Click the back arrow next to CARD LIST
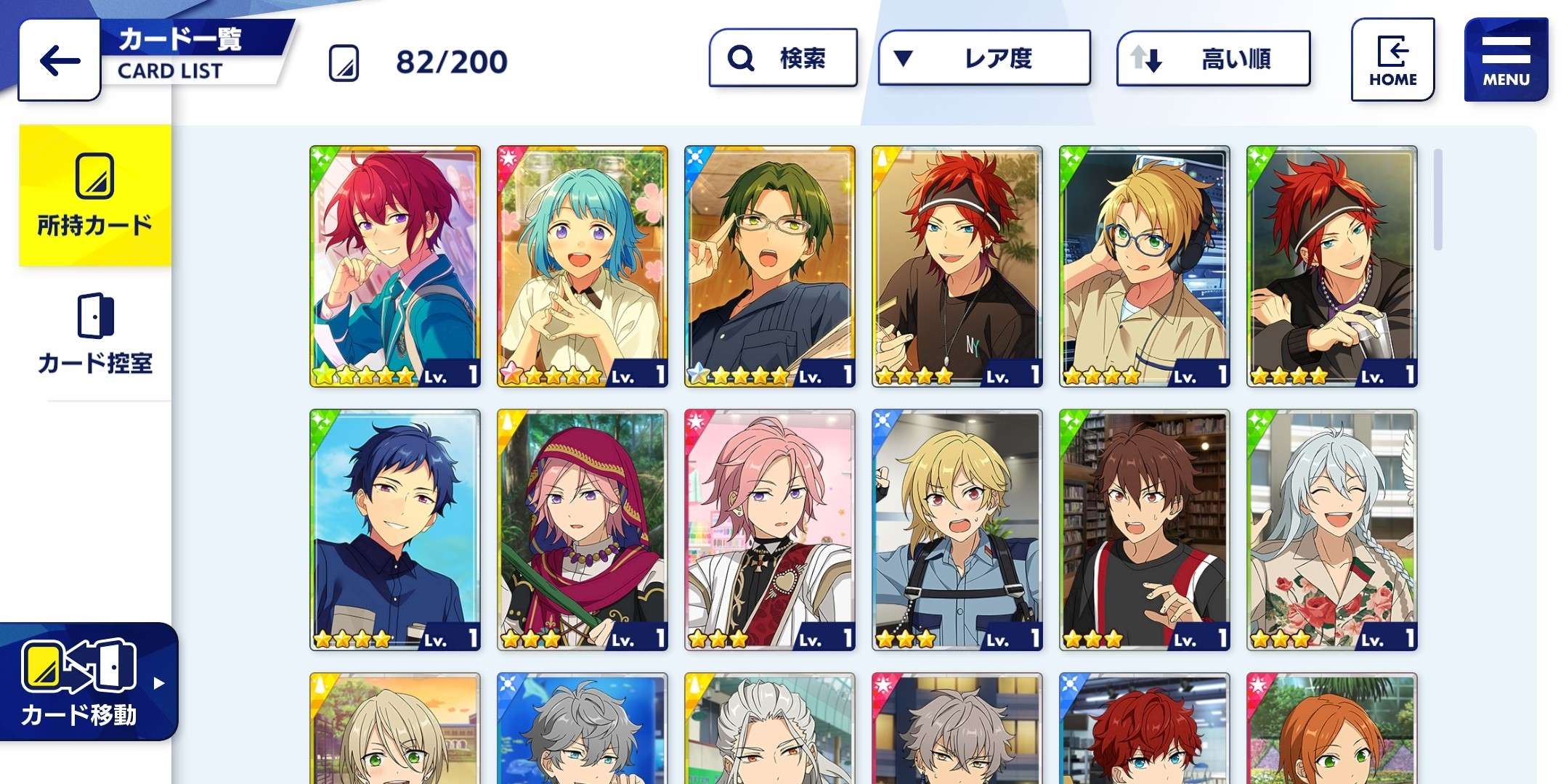Screen dimensions: 1566x784 (x=57, y=60)
